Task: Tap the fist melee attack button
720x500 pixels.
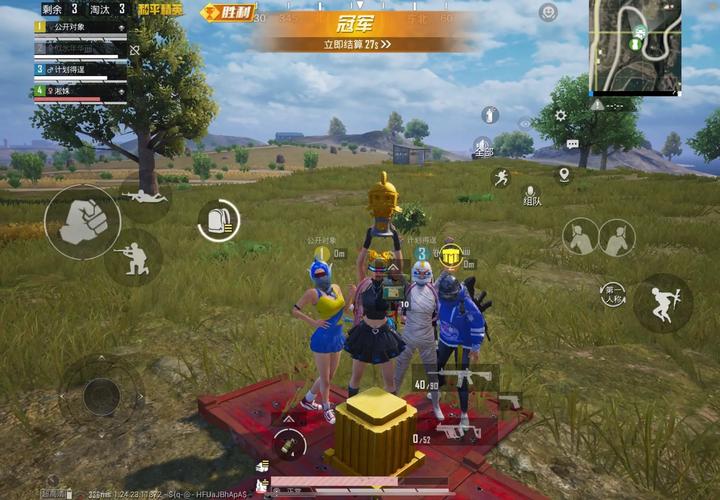Action: (83, 221)
